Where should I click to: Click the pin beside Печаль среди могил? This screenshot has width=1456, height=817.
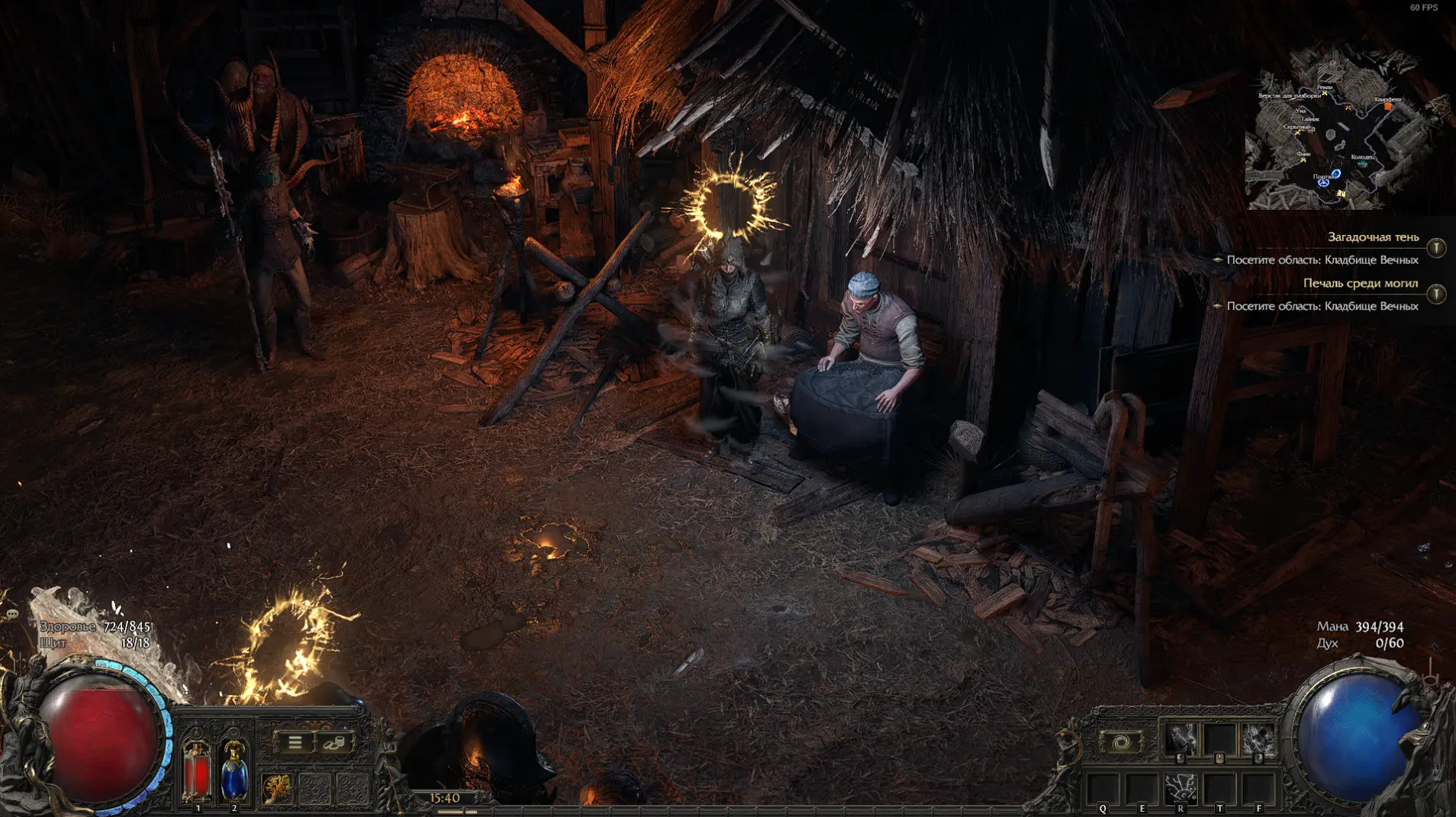(x=1436, y=294)
